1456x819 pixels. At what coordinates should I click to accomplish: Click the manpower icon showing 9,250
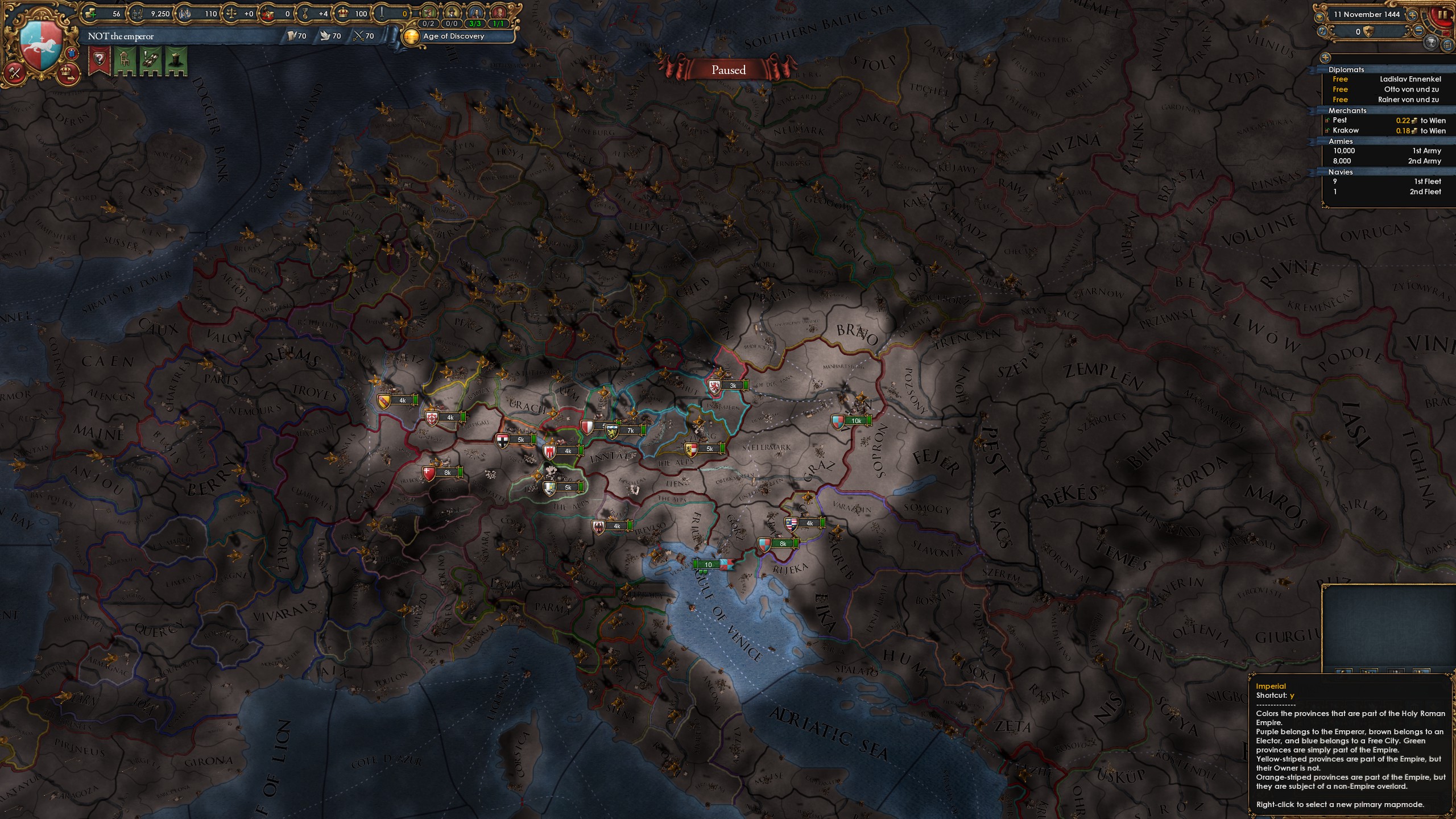point(138,13)
